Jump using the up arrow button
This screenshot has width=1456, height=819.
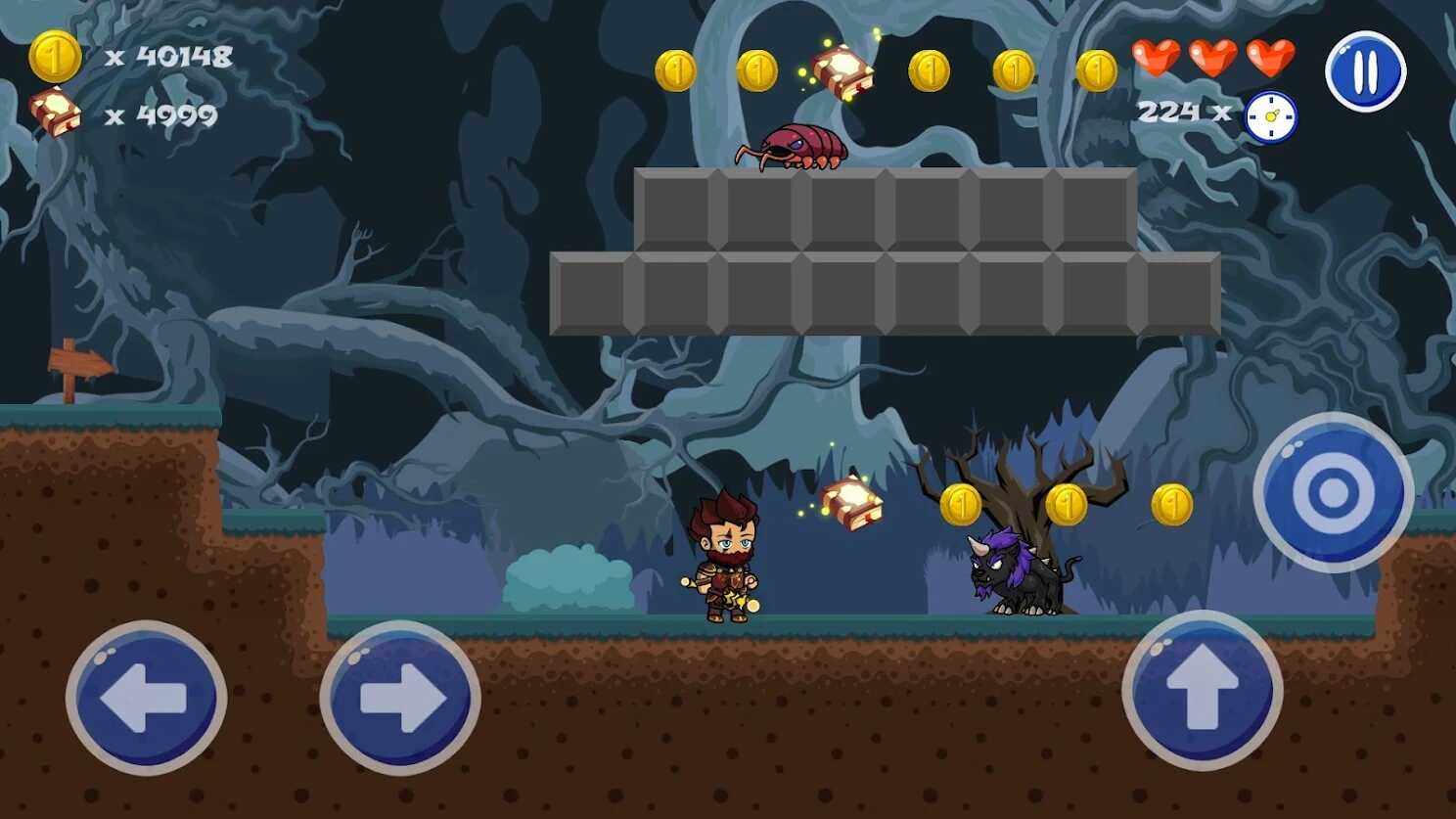(x=1202, y=691)
